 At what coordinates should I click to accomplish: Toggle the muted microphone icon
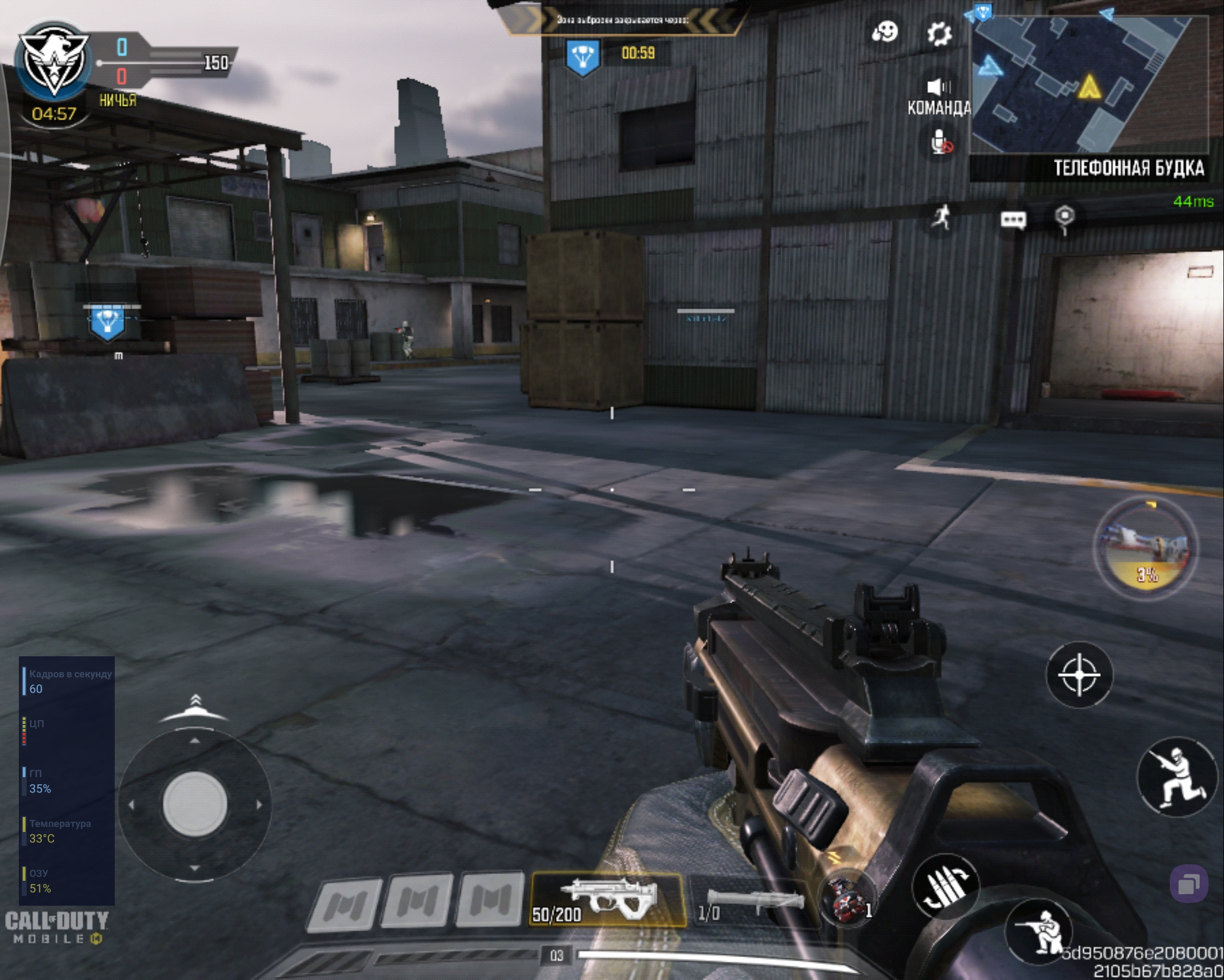point(941,141)
